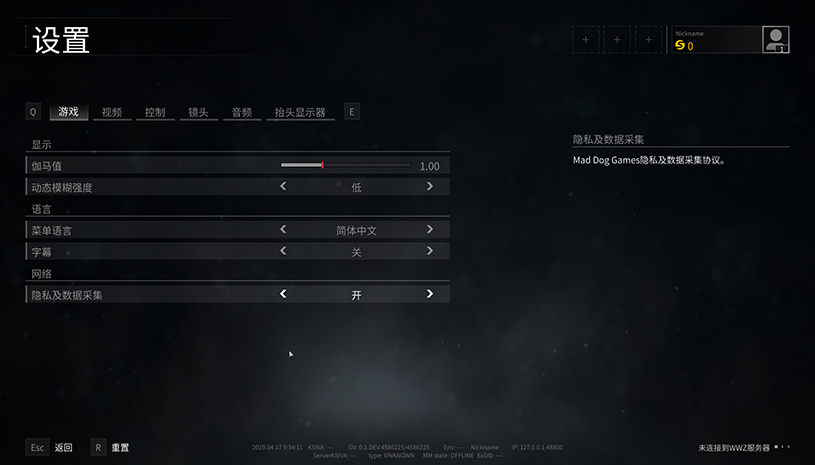This screenshot has height=465, width=815.
Task: Choose previous 菜单语言 with left arrow
Action: [283, 229]
